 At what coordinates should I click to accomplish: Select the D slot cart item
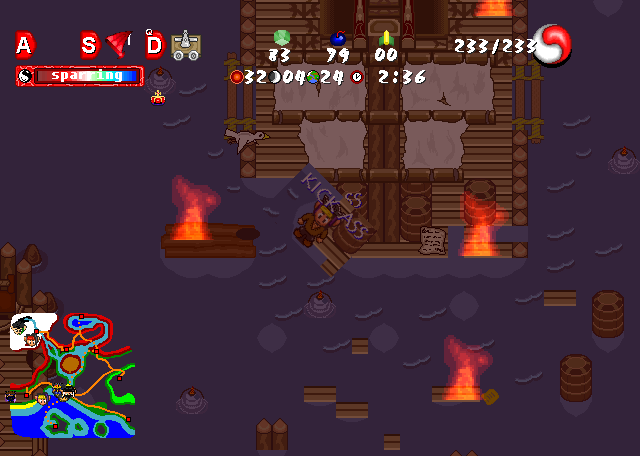(185, 45)
